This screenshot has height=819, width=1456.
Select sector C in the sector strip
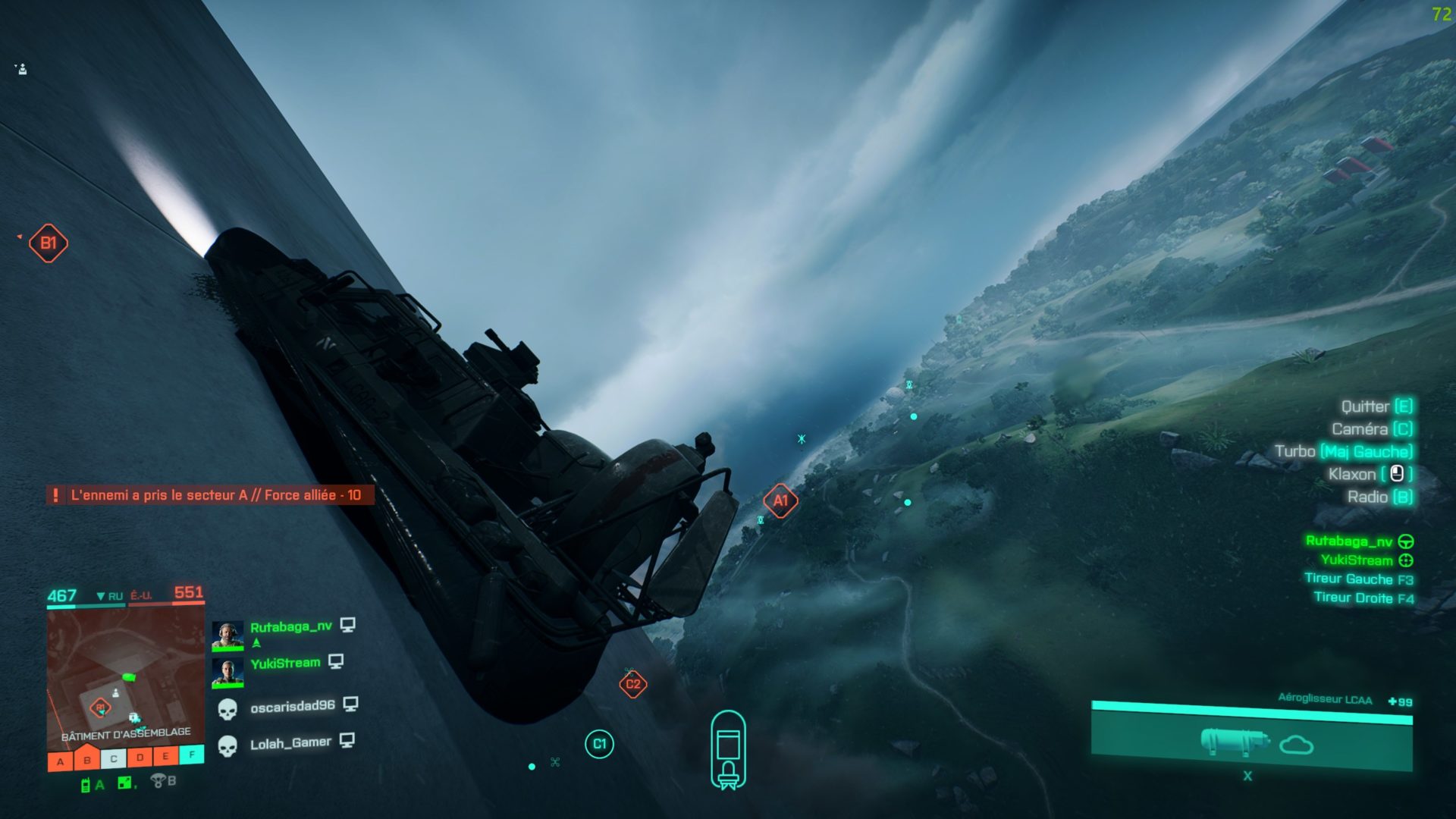coord(114,758)
